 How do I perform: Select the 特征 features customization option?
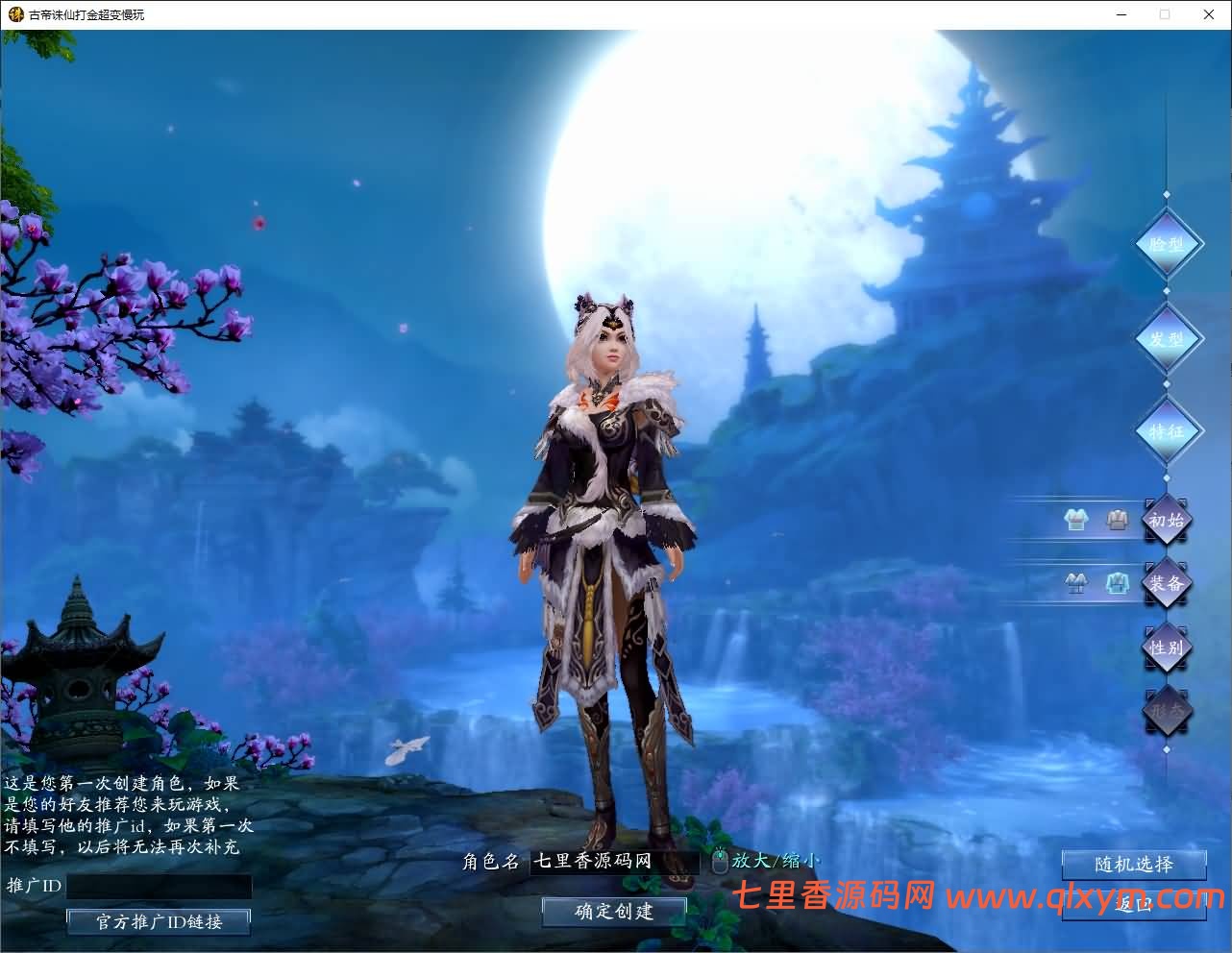(x=1168, y=430)
